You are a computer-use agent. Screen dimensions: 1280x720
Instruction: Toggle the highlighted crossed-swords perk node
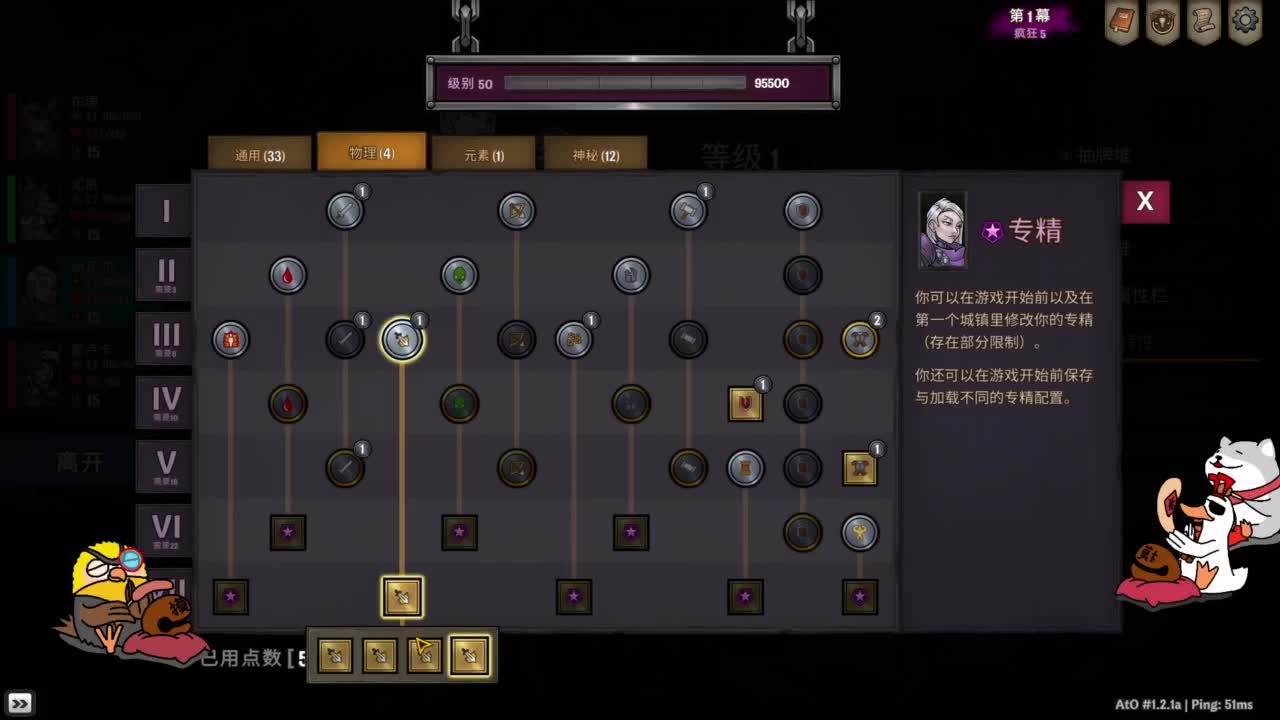[403, 339]
